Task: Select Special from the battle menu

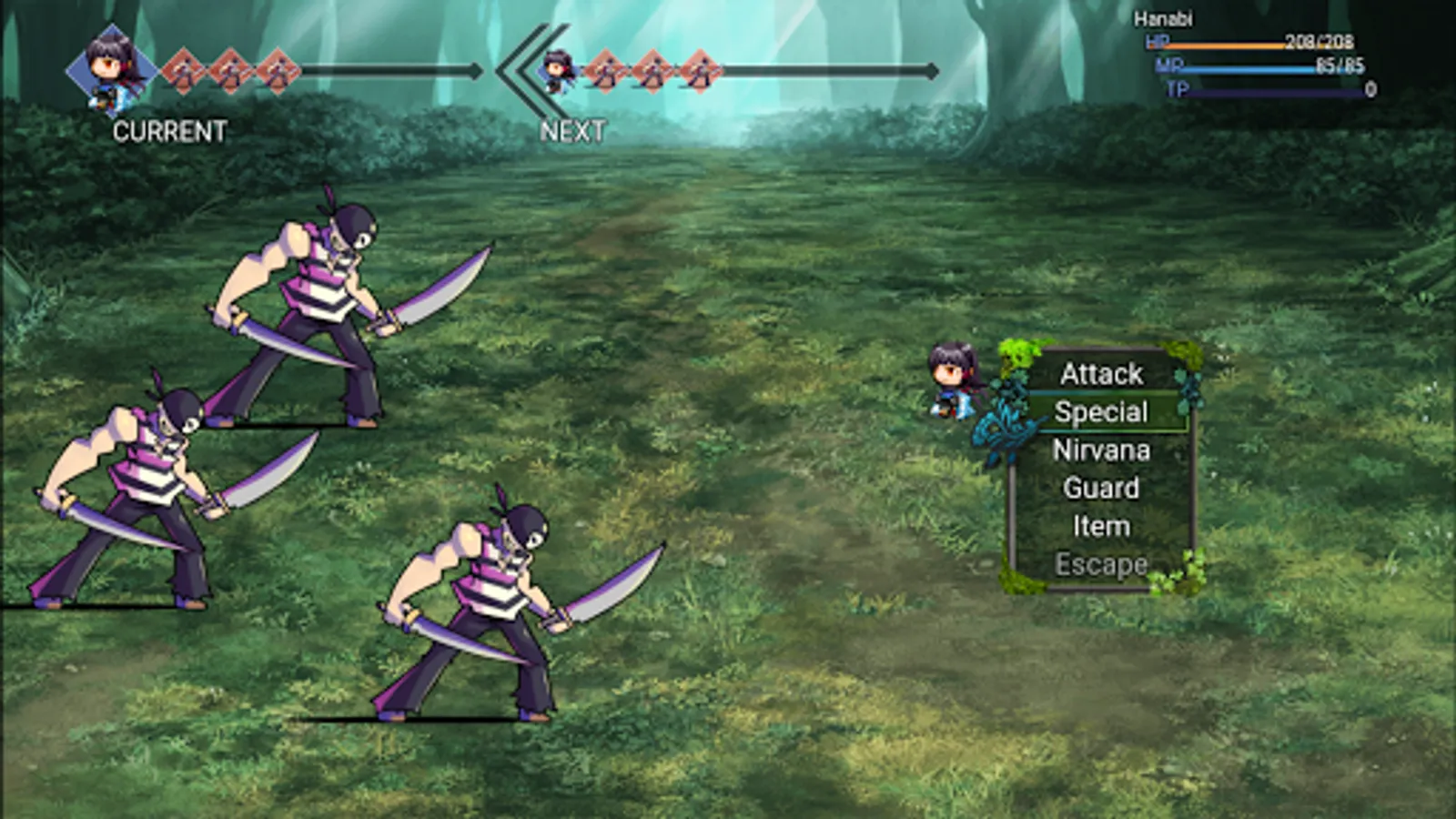Action: (x=1101, y=412)
